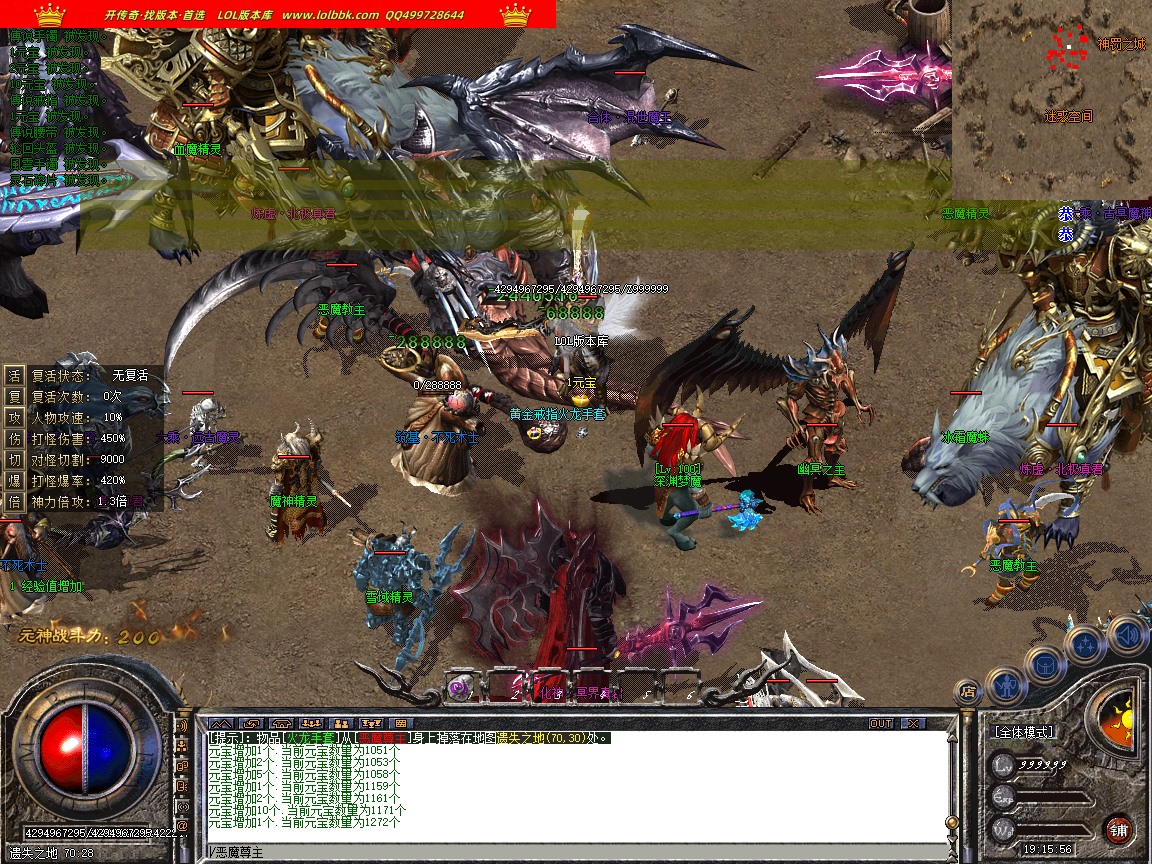Image resolution: width=1152 pixels, height=864 pixels.
Task: Click the chat input field
Action: click(580, 852)
